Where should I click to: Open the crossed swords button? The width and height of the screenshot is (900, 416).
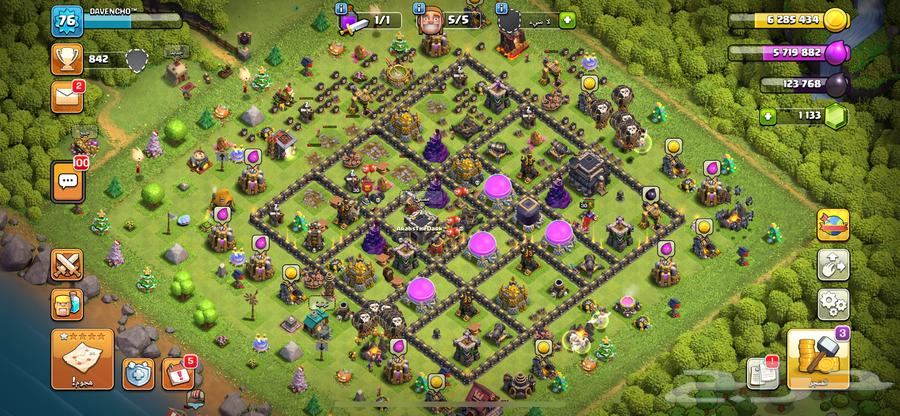(67, 266)
